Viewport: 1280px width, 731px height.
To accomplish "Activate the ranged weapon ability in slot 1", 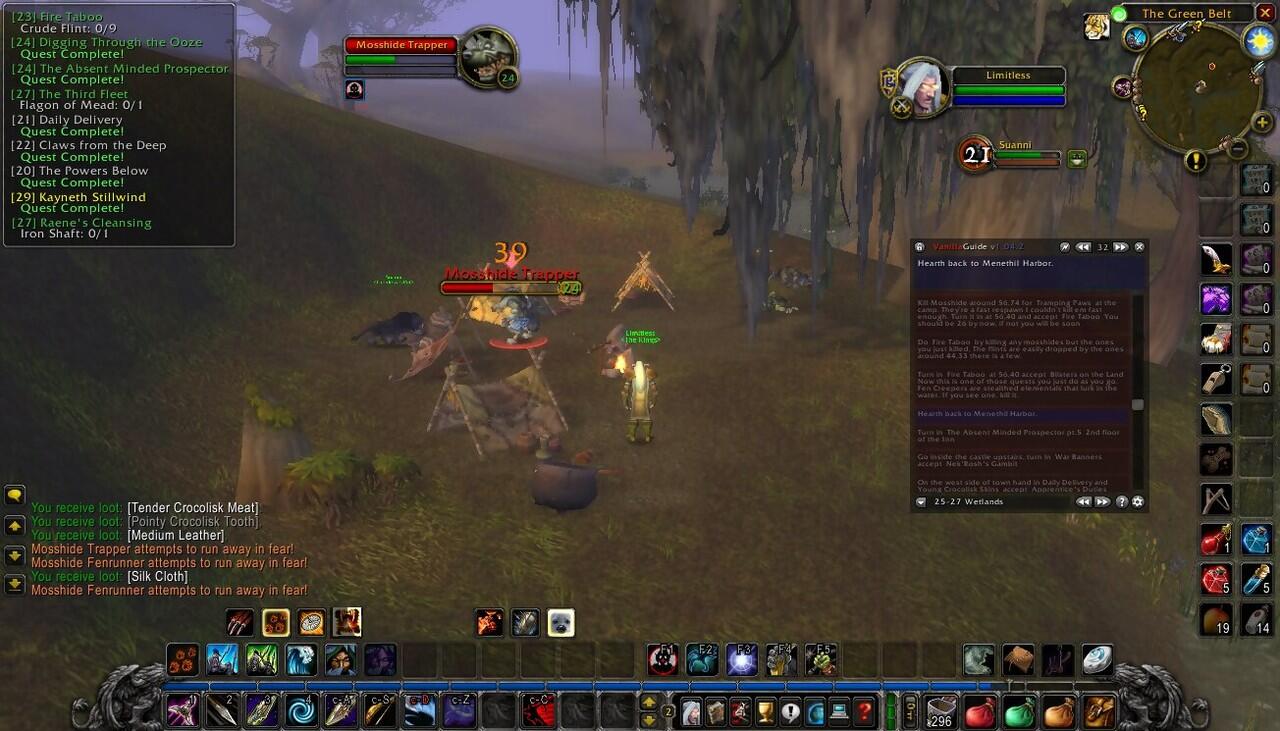I will 183,711.
